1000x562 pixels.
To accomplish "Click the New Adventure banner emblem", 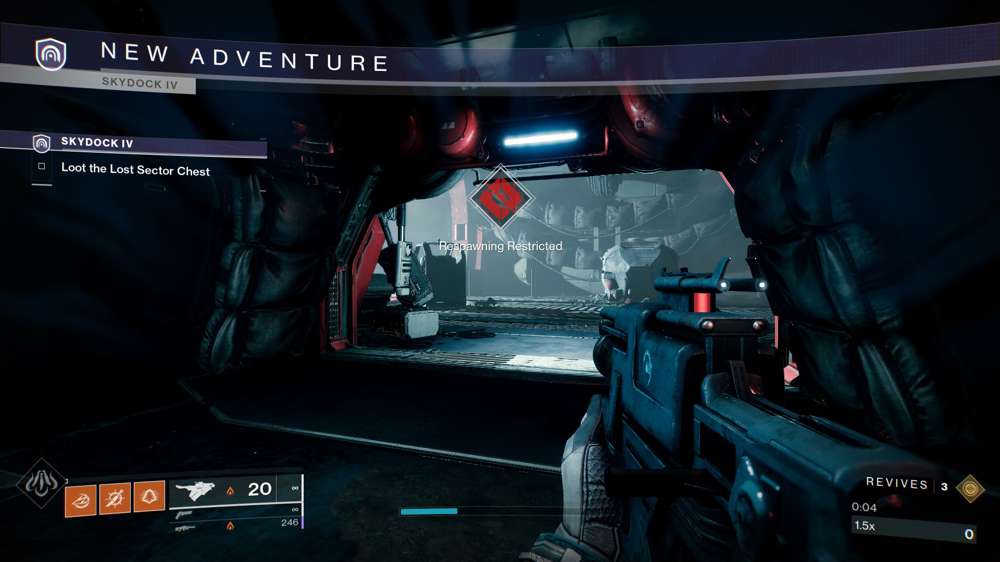I will click(x=49, y=54).
